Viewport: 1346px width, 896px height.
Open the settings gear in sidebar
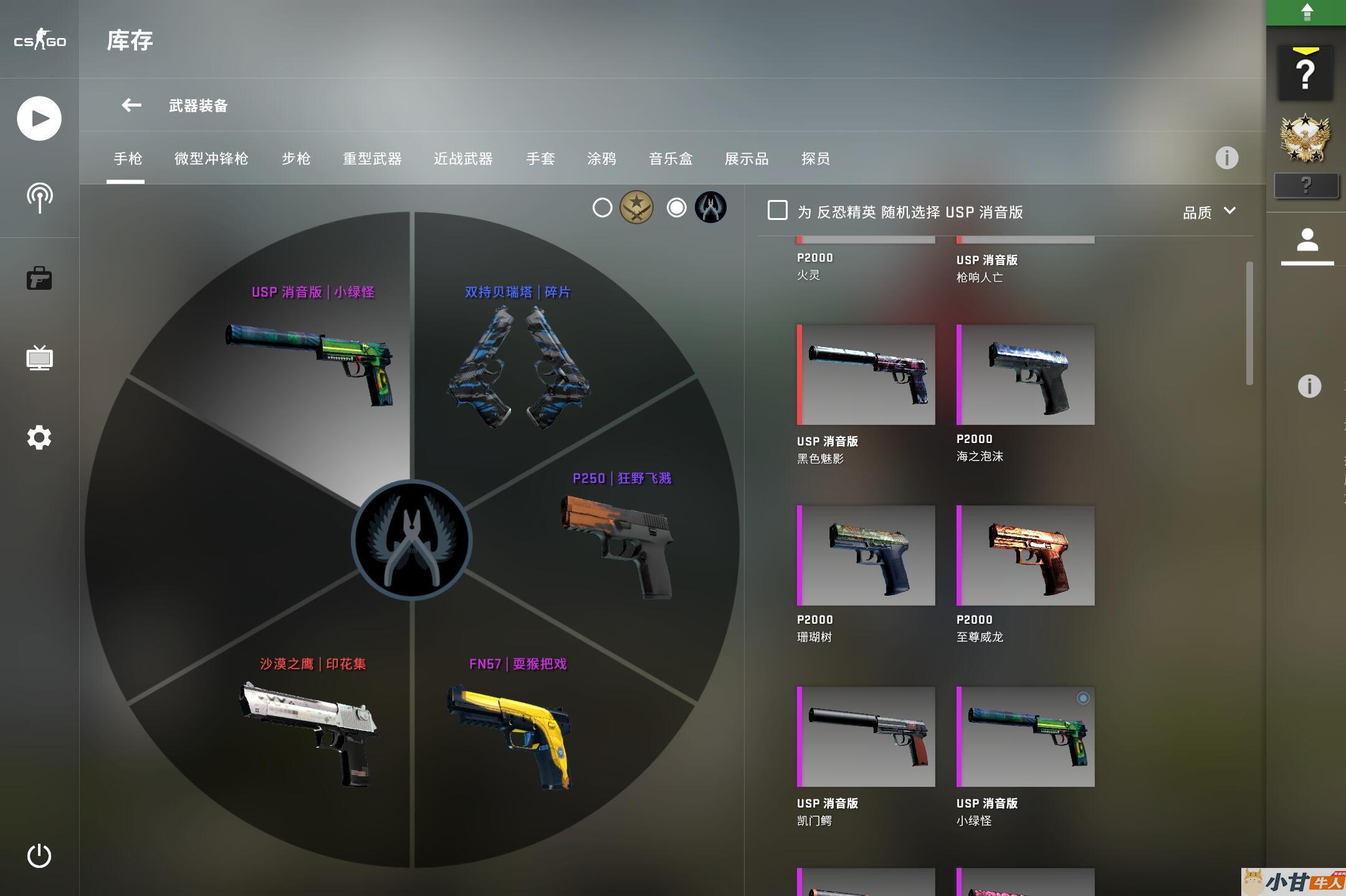(39, 437)
